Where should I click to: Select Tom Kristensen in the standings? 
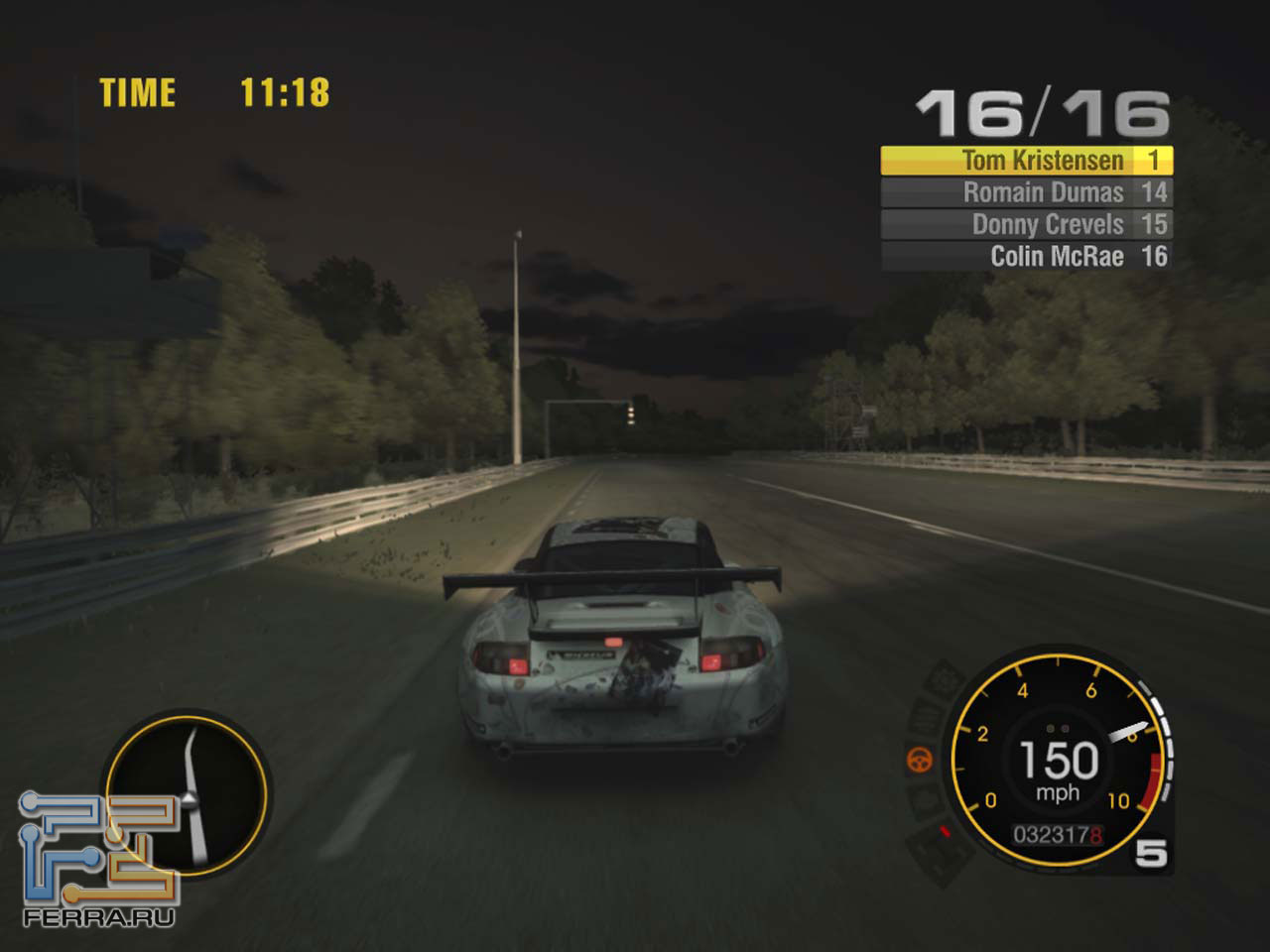(1026, 161)
